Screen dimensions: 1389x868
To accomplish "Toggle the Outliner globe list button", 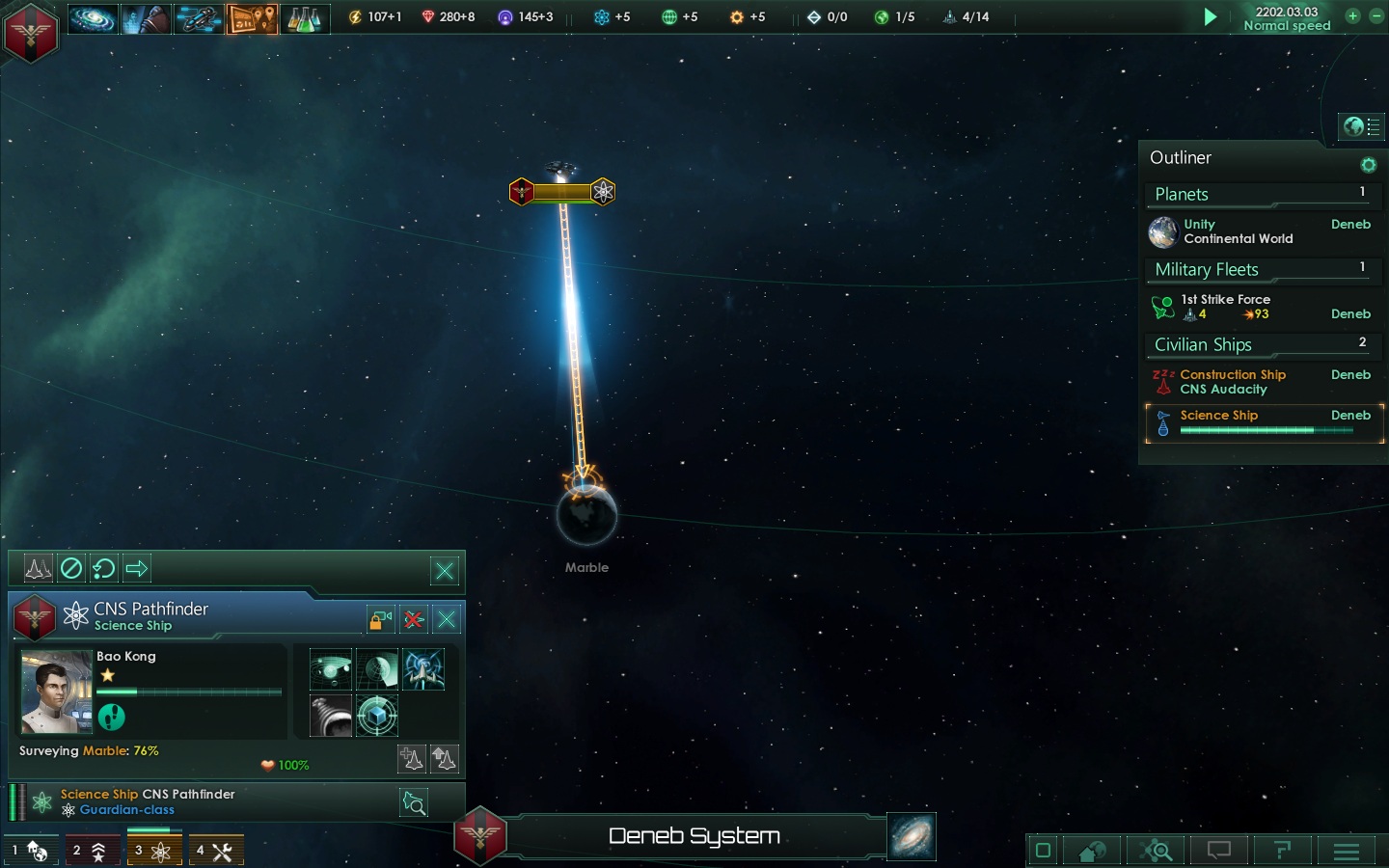I will (1362, 126).
